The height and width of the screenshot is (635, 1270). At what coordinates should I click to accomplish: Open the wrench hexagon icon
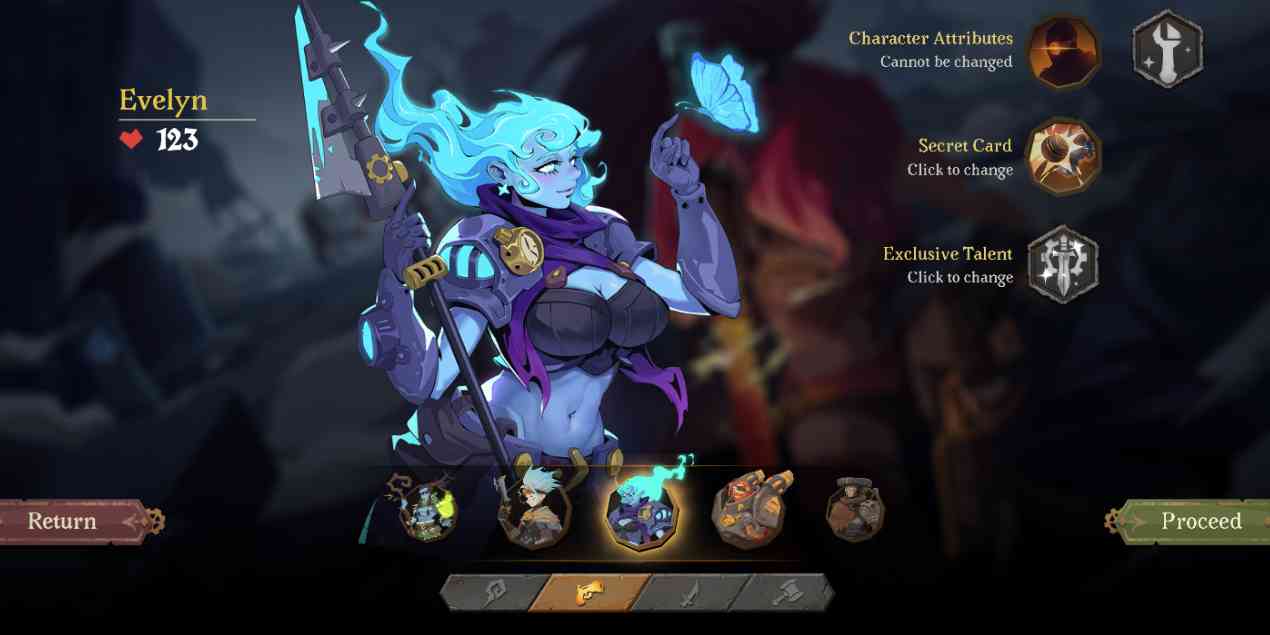[x=1167, y=49]
